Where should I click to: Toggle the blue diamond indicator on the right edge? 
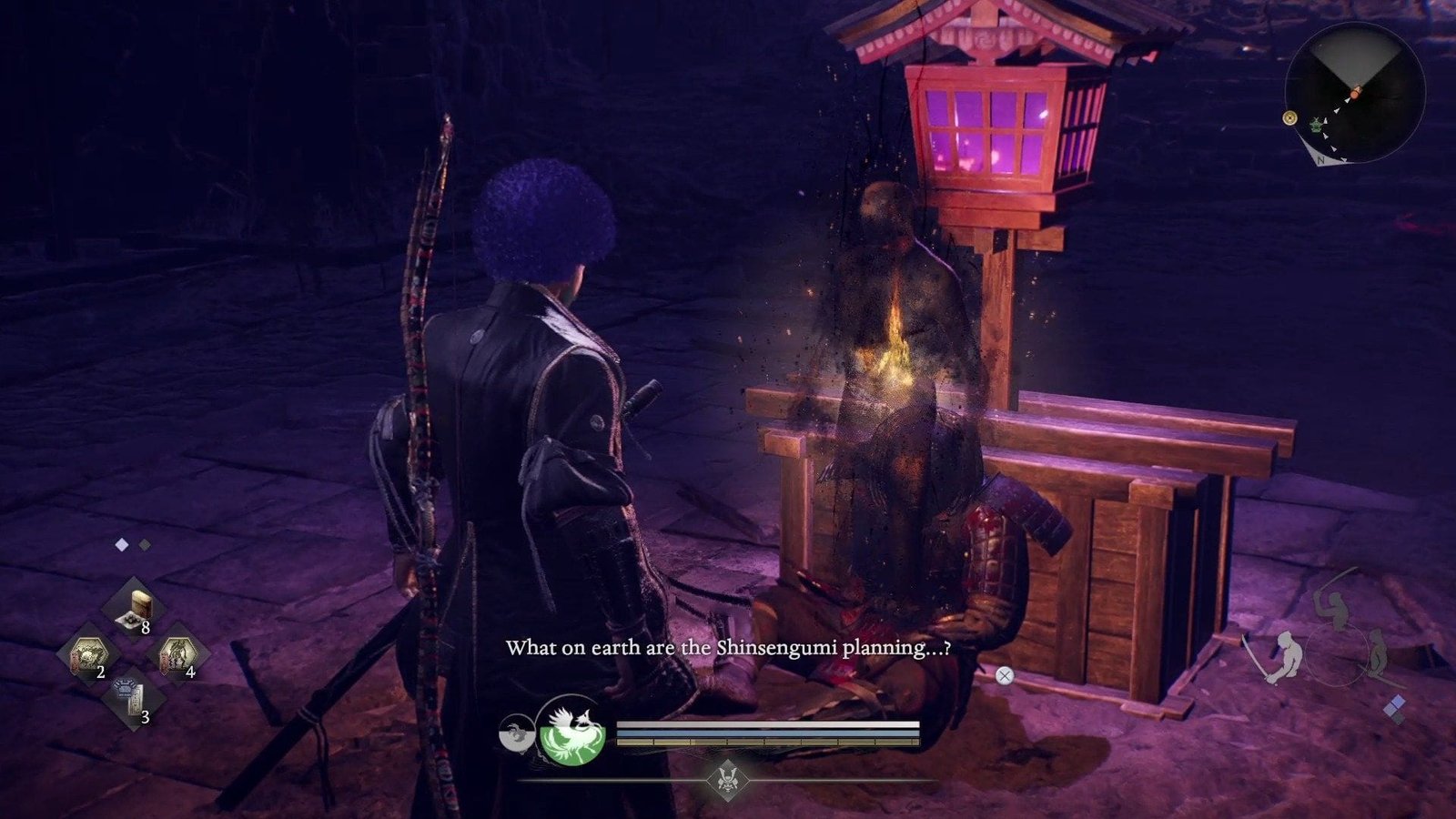pos(1397,701)
